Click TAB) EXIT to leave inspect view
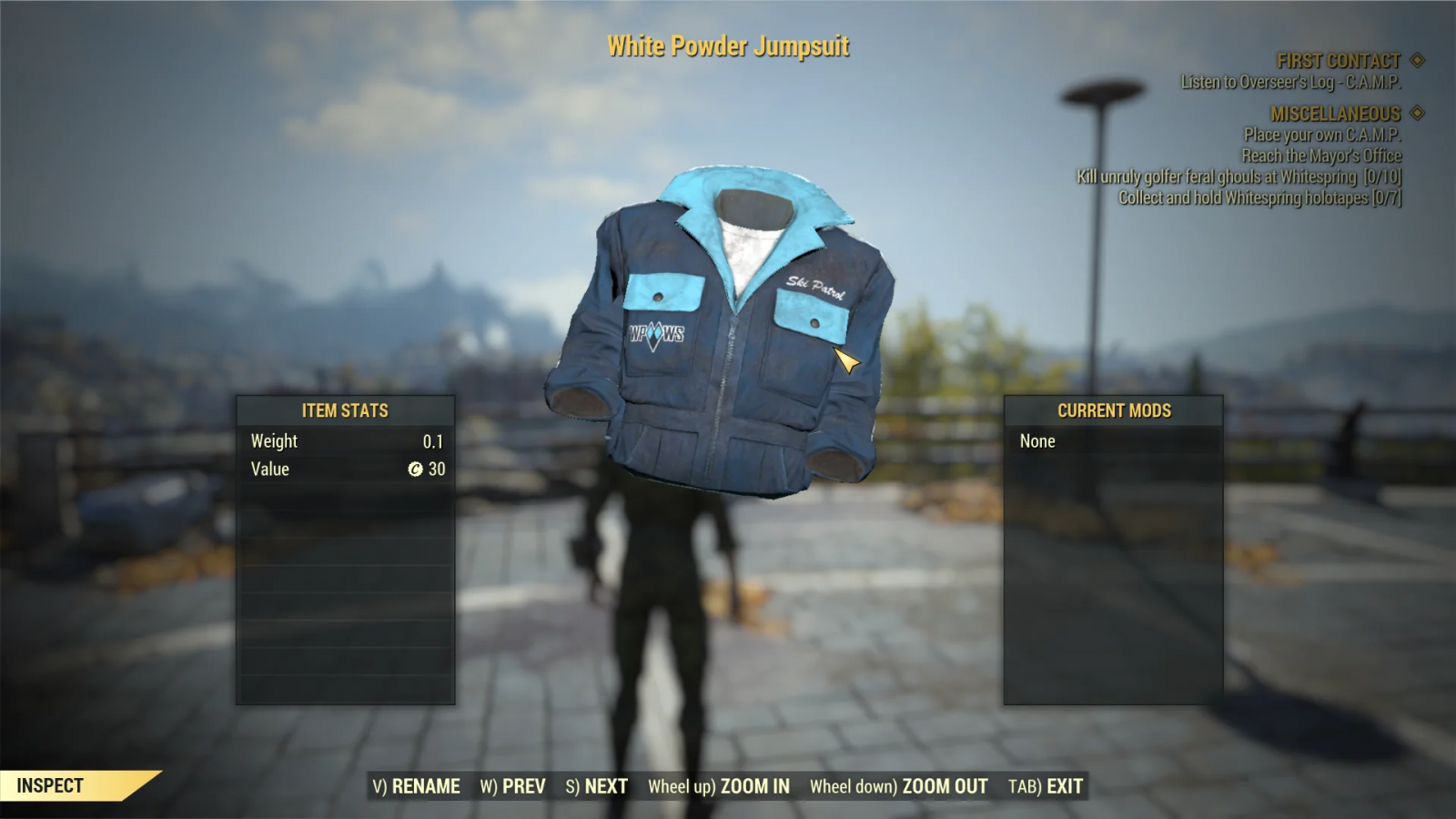 [x=1046, y=786]
